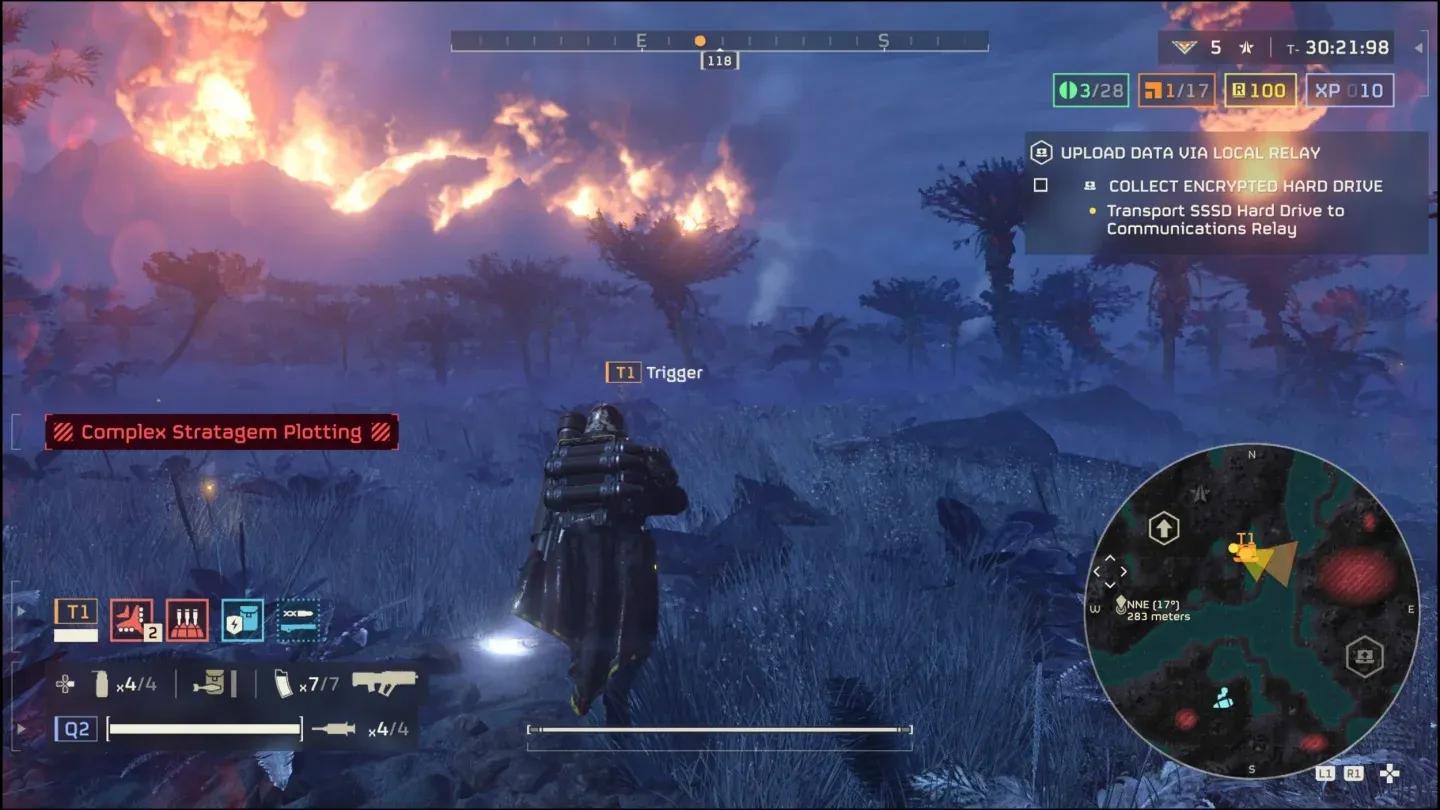
Task: Click the extraction arrow hexagon on minimap
Action: (x=1163, y=528)
